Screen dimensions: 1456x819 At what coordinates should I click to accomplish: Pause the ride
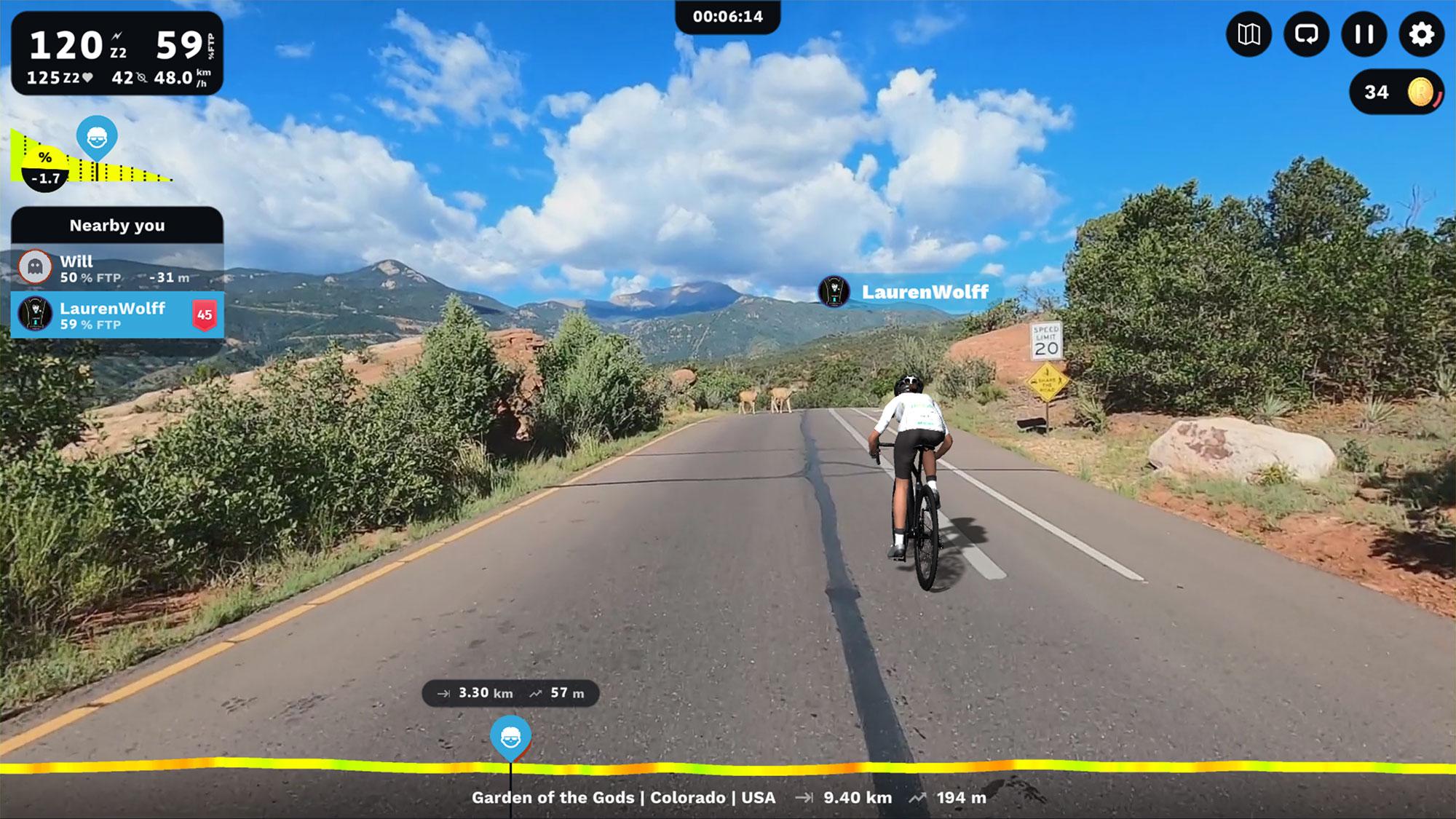(x=1364, y=34)
